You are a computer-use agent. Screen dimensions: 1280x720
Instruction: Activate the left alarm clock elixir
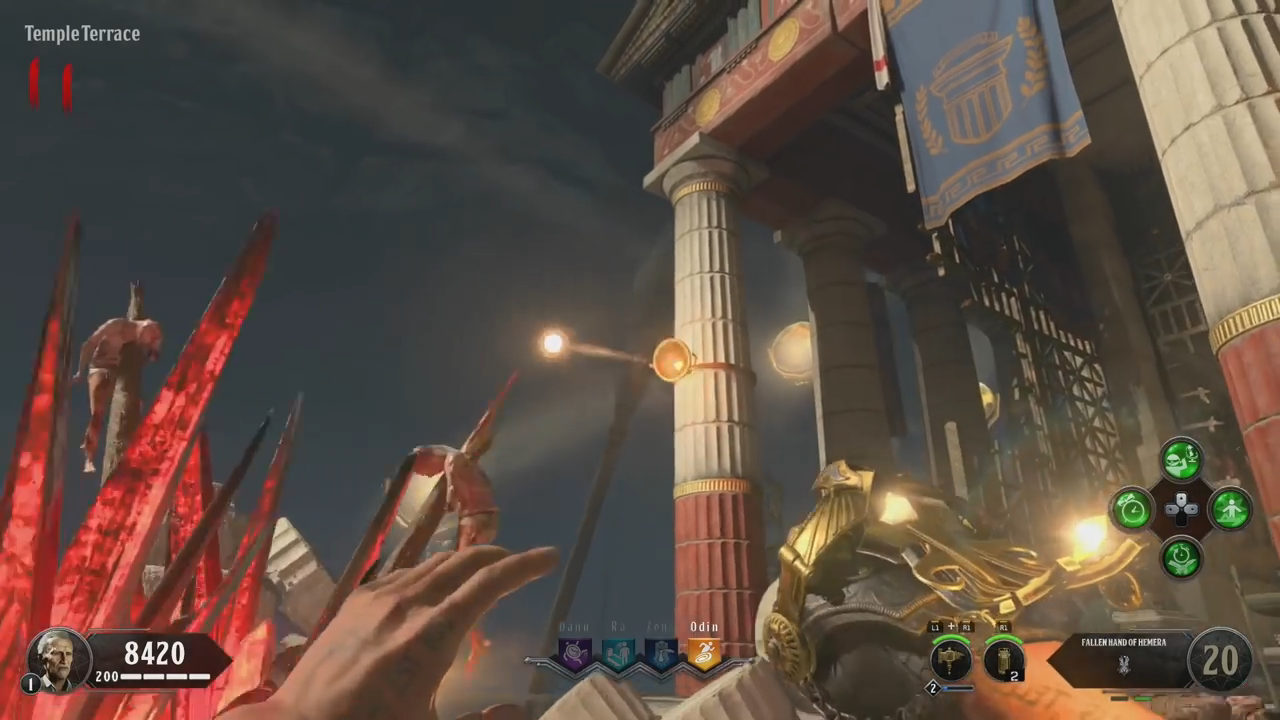point(1133,509)
